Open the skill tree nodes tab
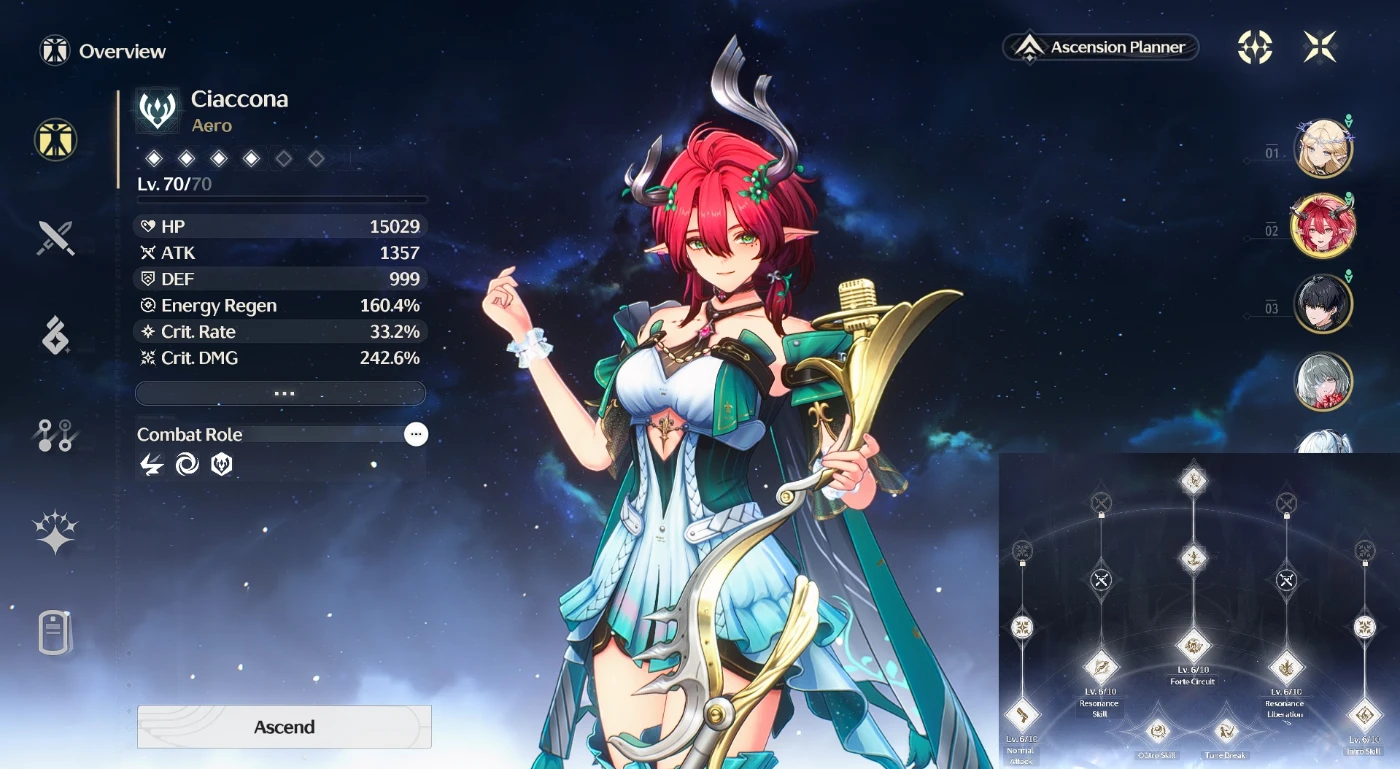The width and height of the screenshot is (1400, 769). click(x=56, y=436)
